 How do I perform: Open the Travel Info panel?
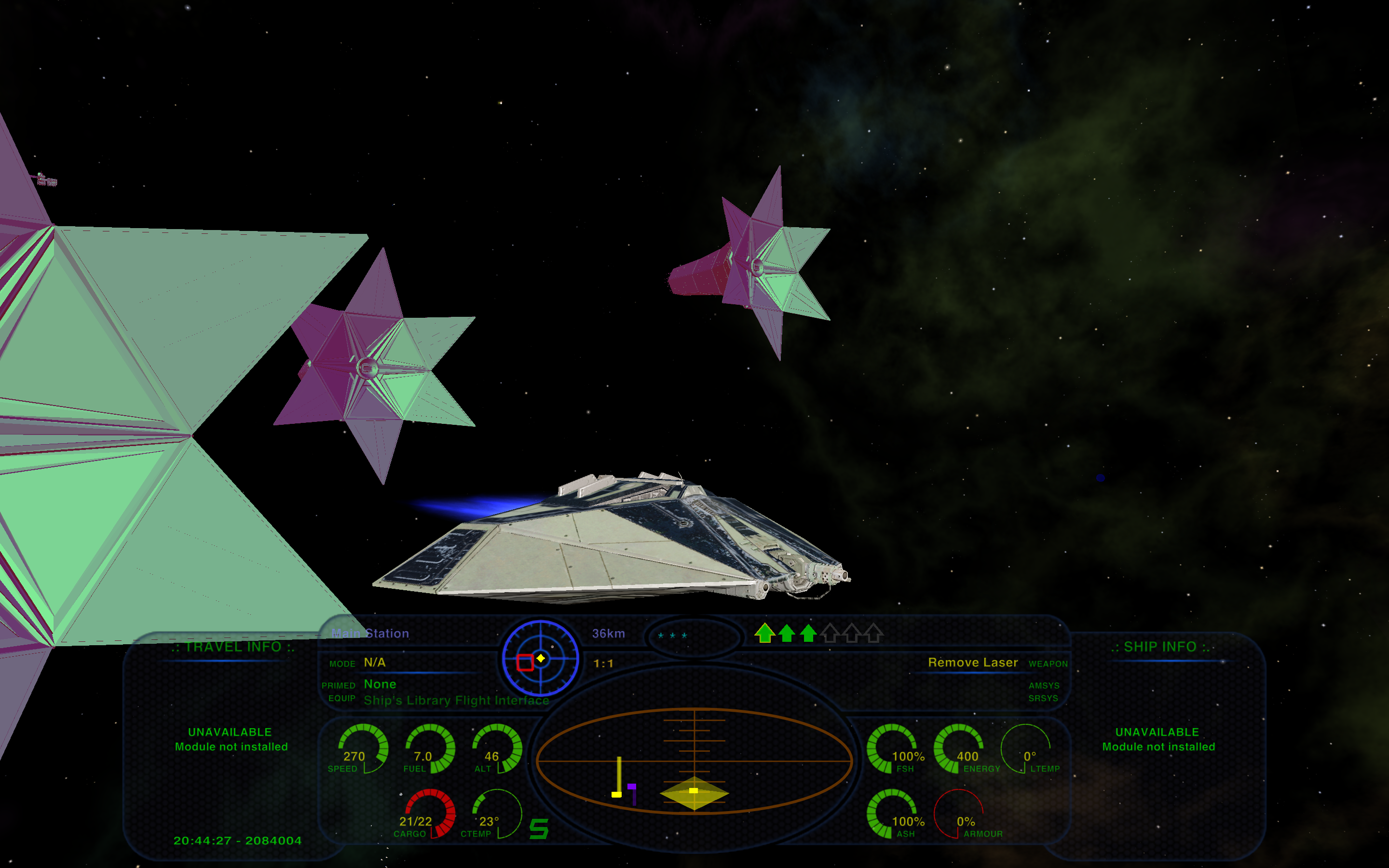point(232,647)
